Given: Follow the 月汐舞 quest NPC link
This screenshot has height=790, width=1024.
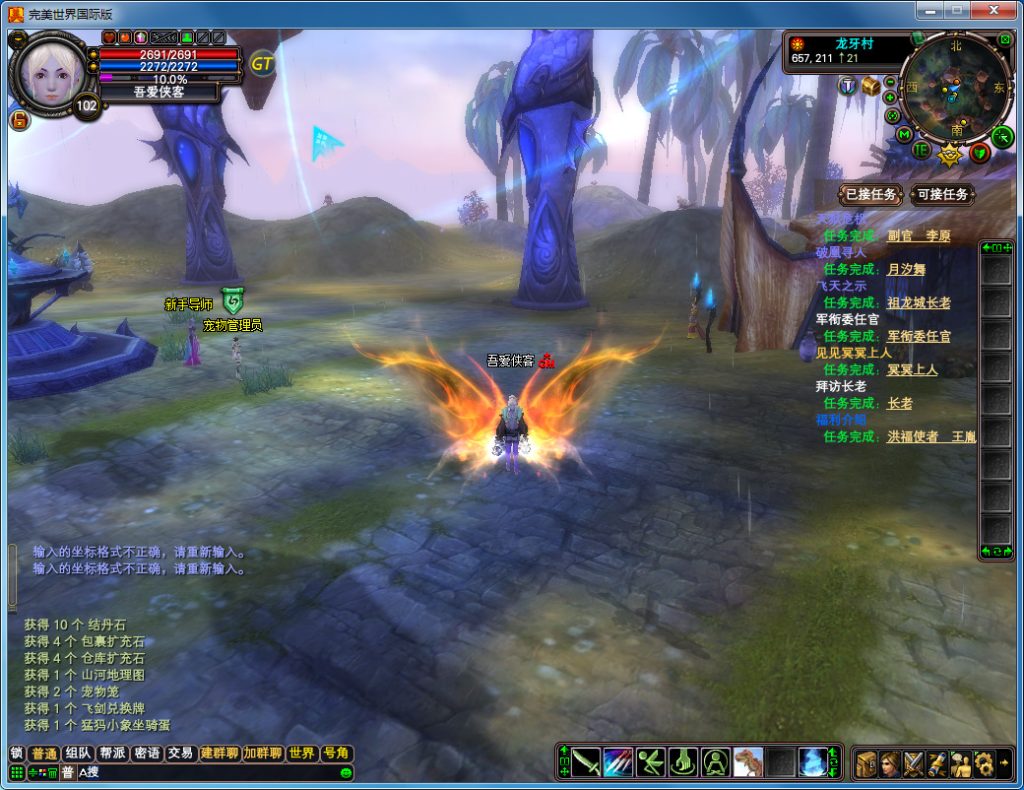Looking at the screenshot, I should tap(907, 269).
